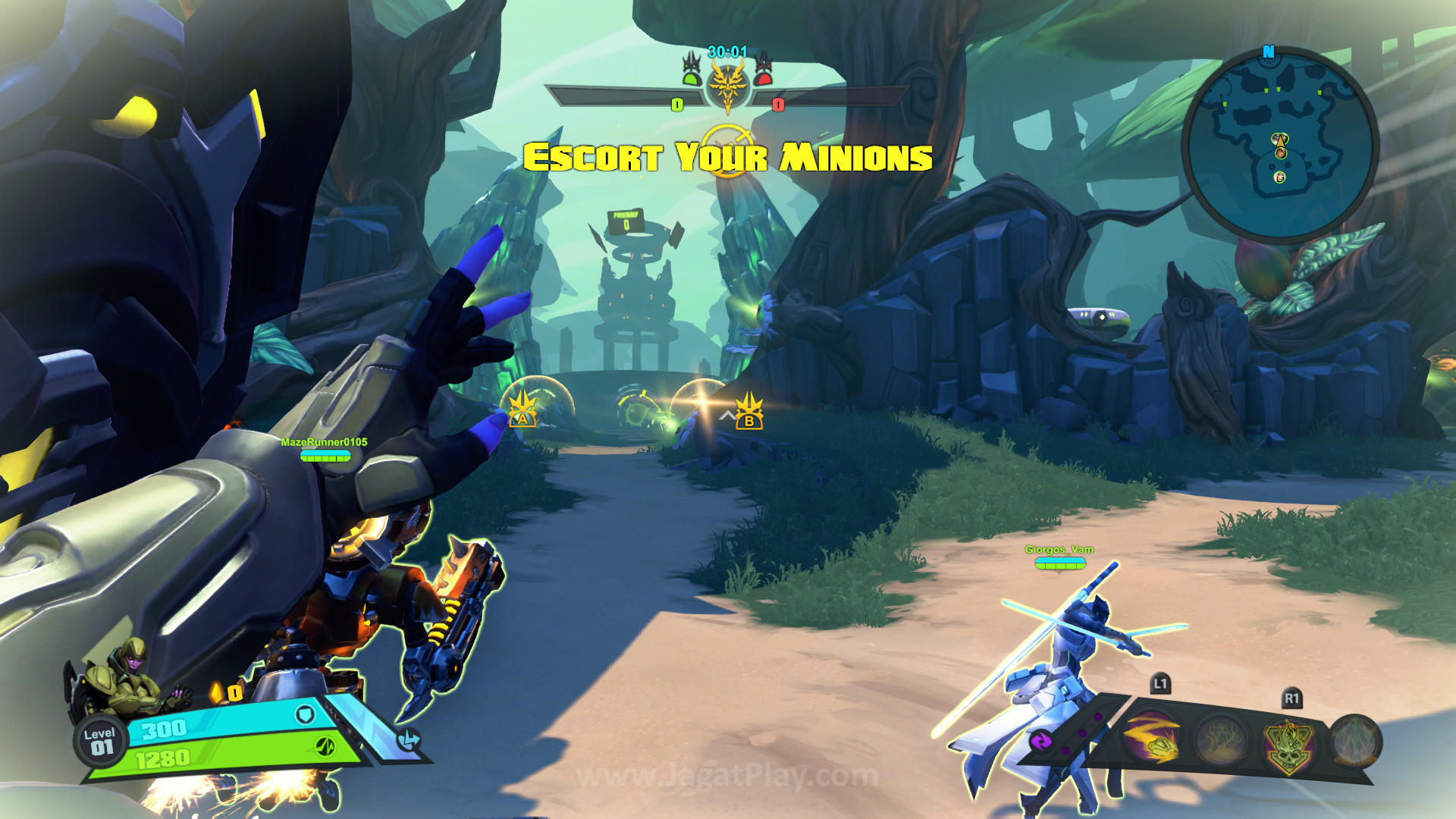Click the gold horned emblem at top center
The width and height of the screenshot is (1456, 819).
pos(727,85)
